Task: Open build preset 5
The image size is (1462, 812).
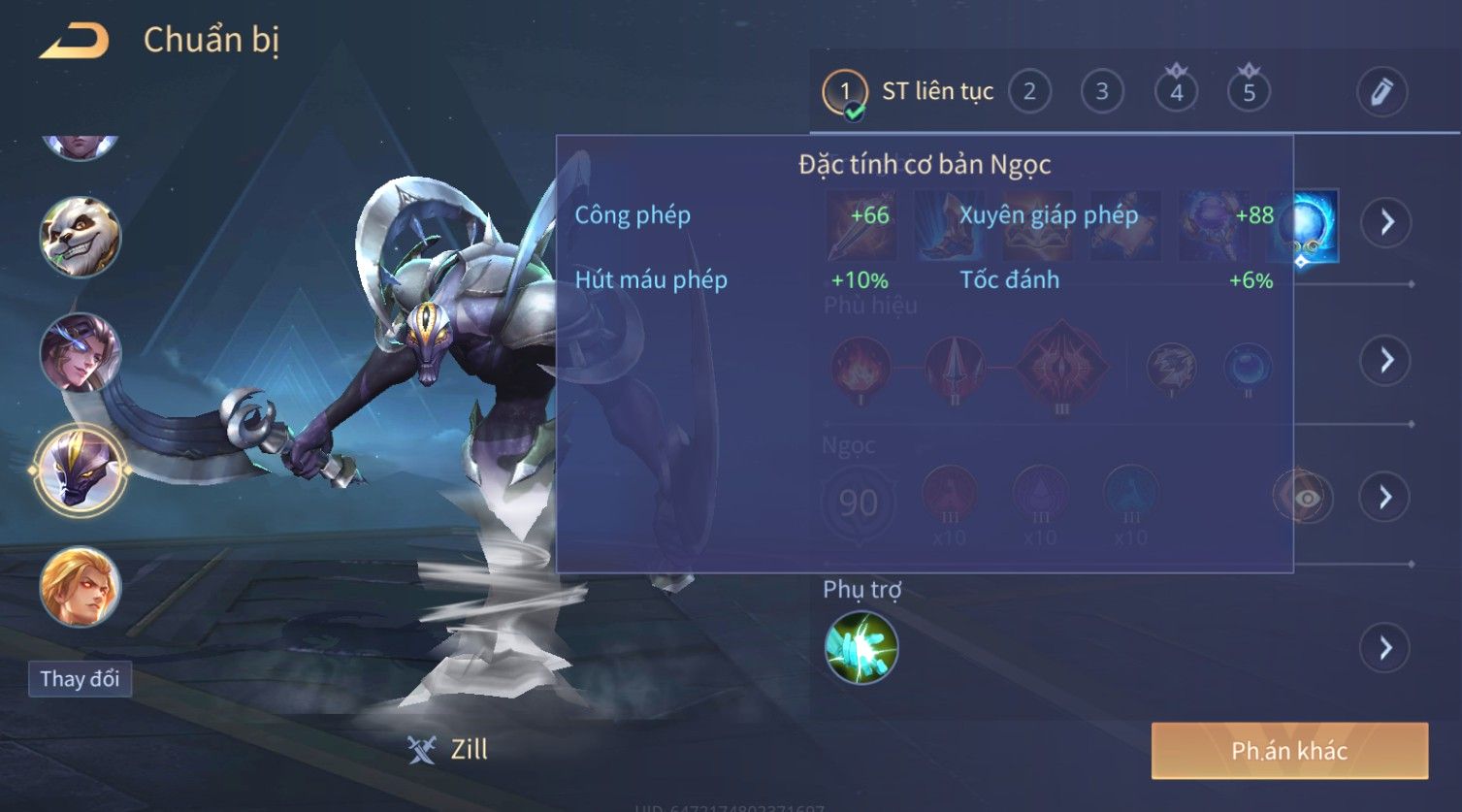Action: pyautogui.click(x=1249, y=92)
